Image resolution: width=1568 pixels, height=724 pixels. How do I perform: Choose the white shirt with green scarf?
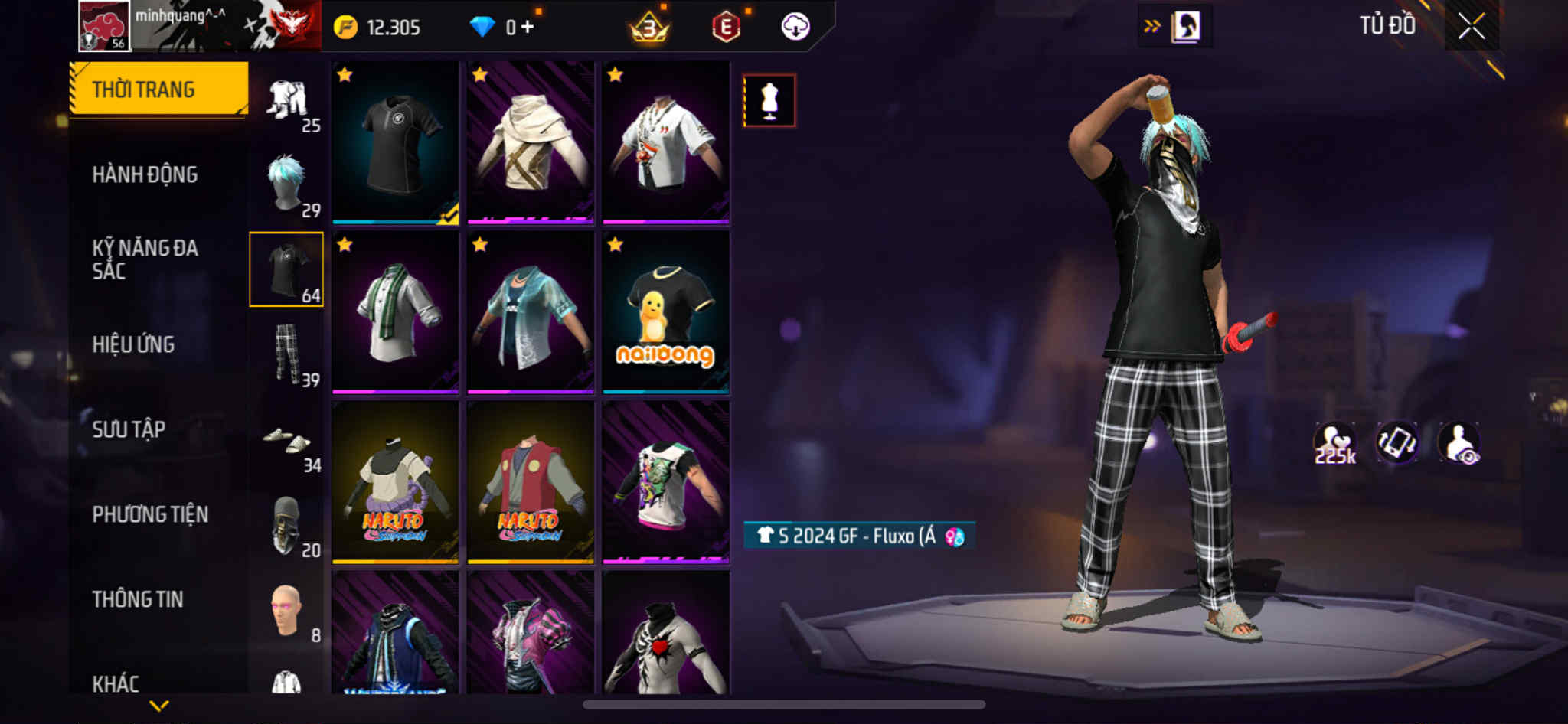[x=395, y=312]
